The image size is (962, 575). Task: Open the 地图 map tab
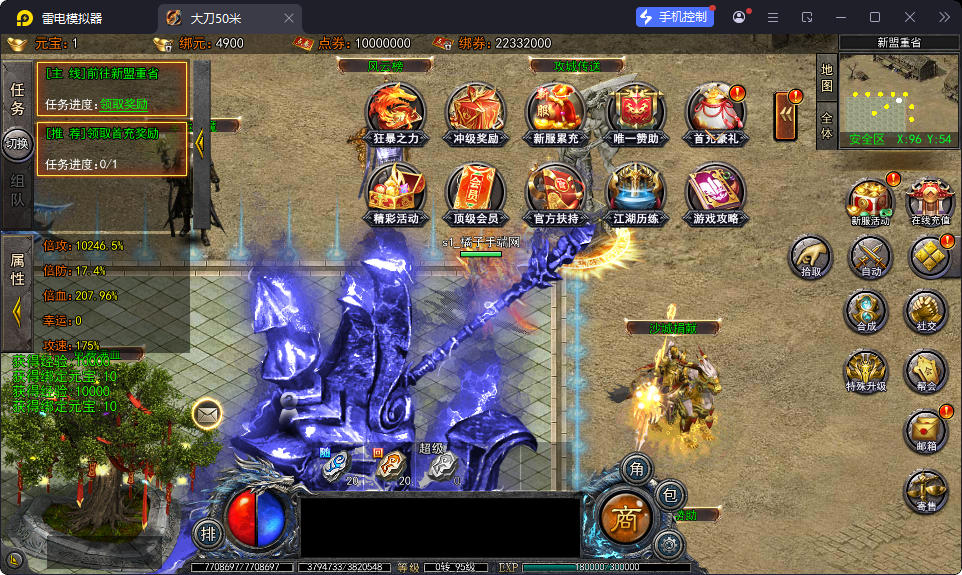point(826,78)
